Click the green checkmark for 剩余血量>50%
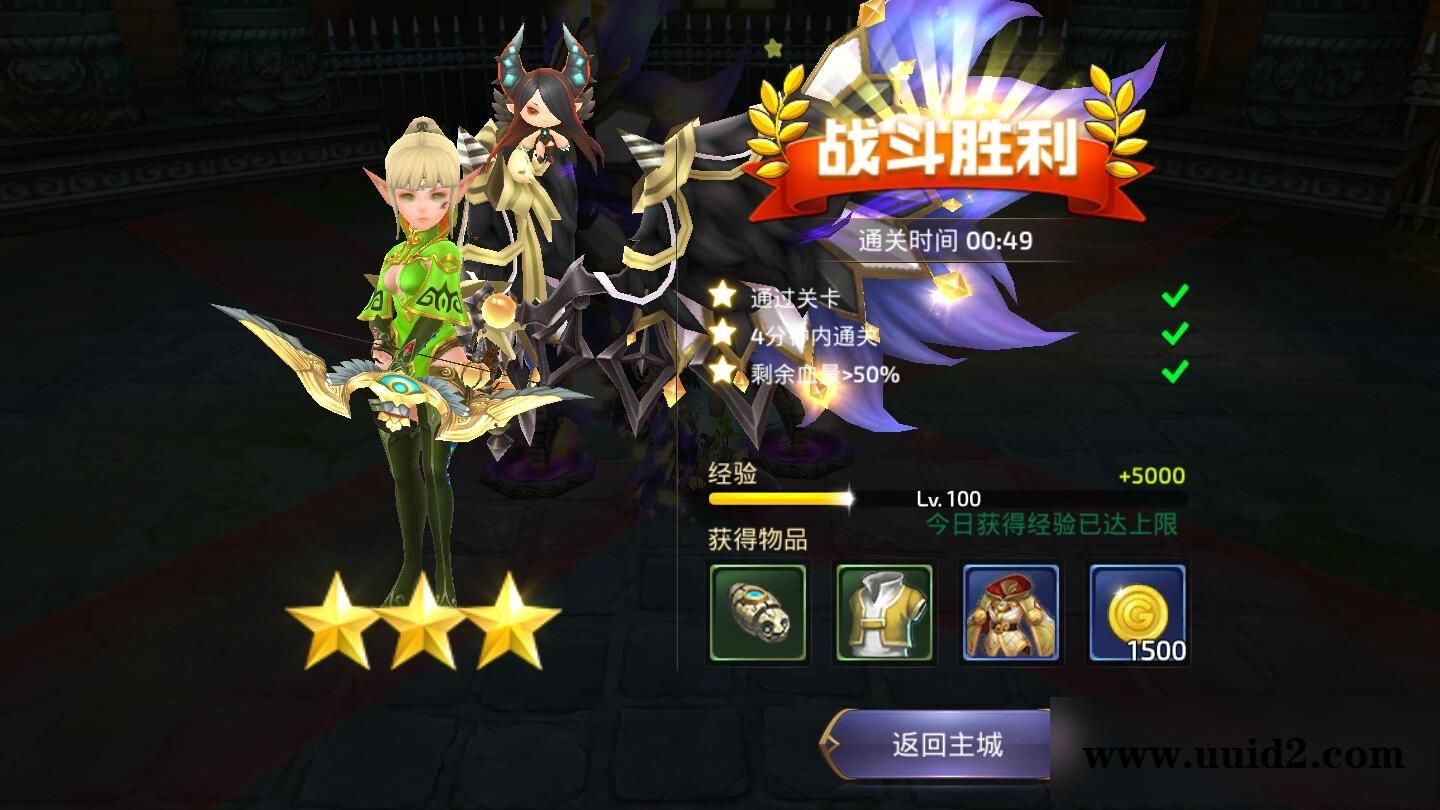The image size is (1440, 810). click(1173, 372)
